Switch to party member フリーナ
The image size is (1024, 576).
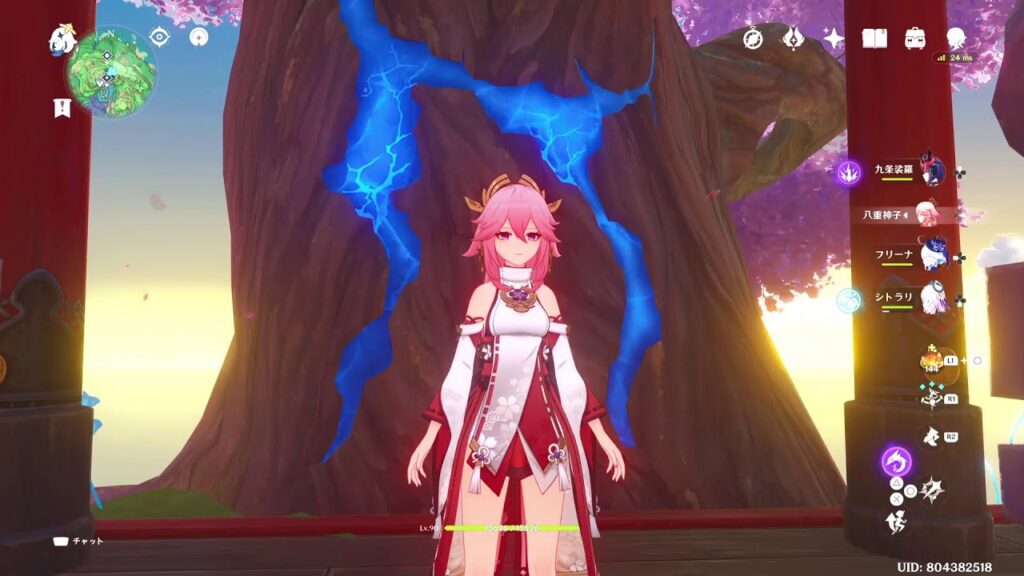pyautogui.click(x=933, y=256)
